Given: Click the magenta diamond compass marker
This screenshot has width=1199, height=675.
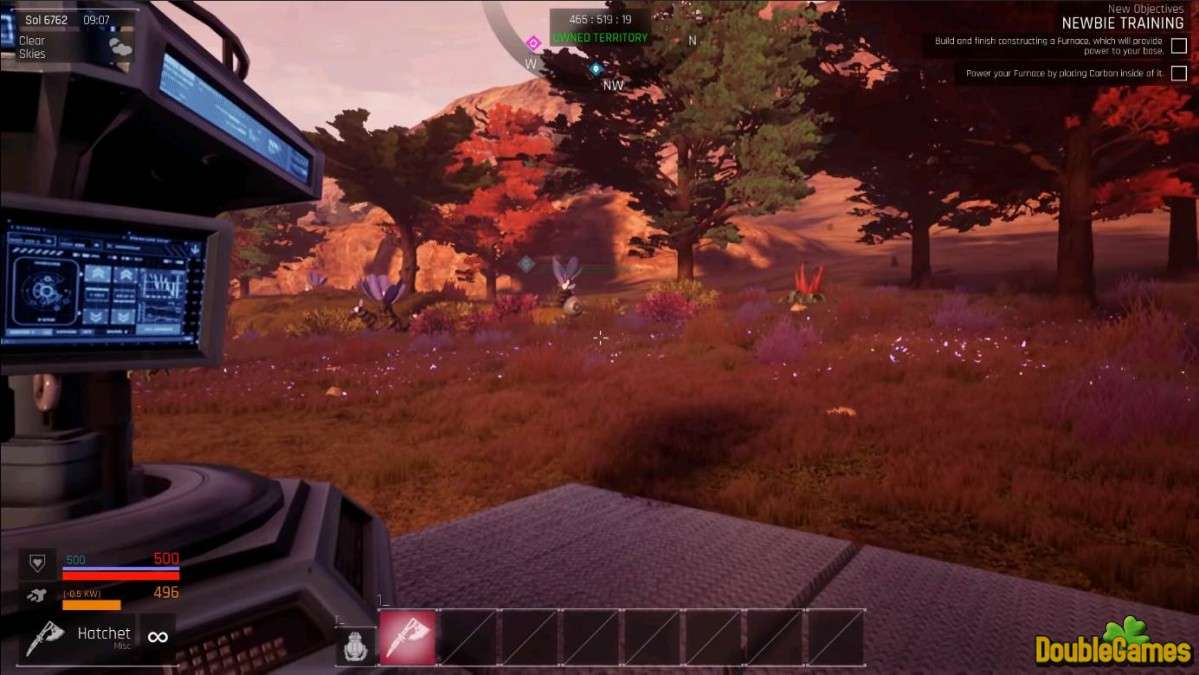Looking at the screenshot, I should tap(533, 43).
